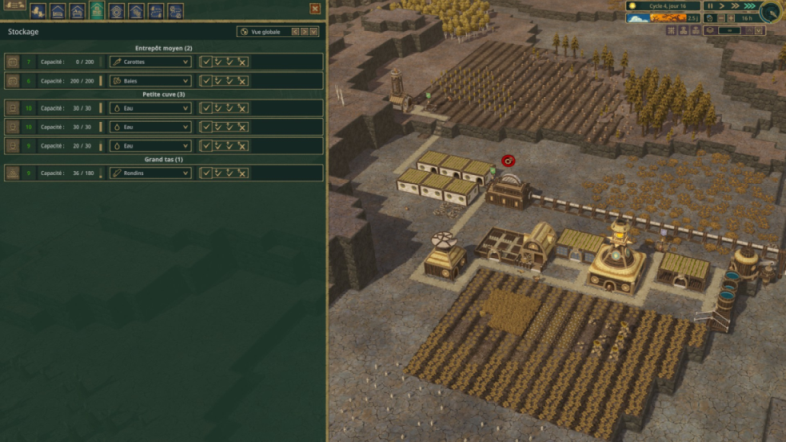This screenshot has height=442, width=786.
Task: Open the Baies goods dropdown
Action: tap(150, 80)
